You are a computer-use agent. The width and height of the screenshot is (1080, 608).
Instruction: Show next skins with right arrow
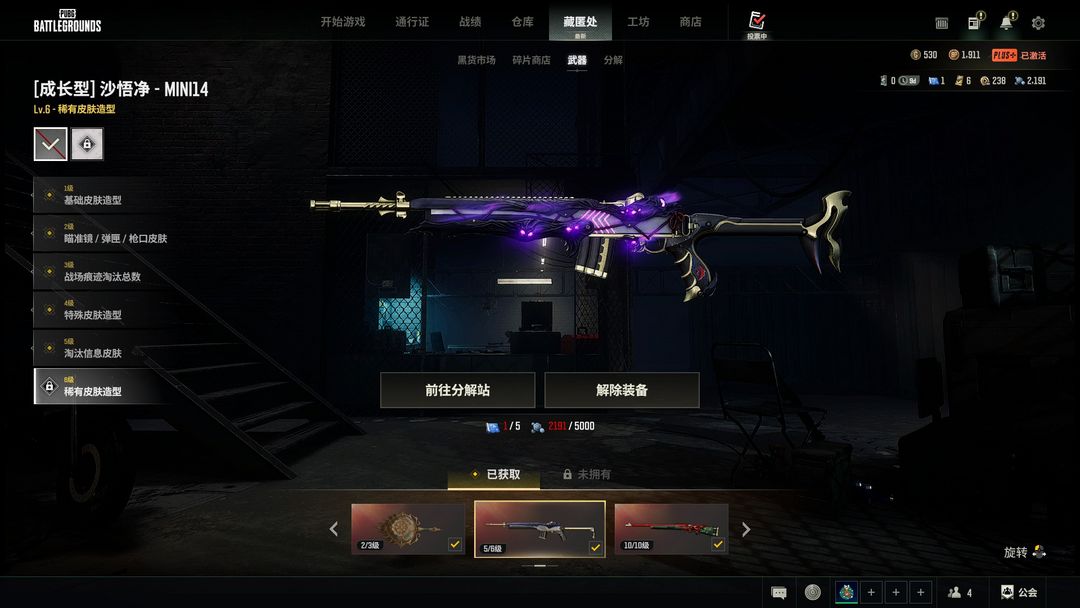click(x=745, y=529)
